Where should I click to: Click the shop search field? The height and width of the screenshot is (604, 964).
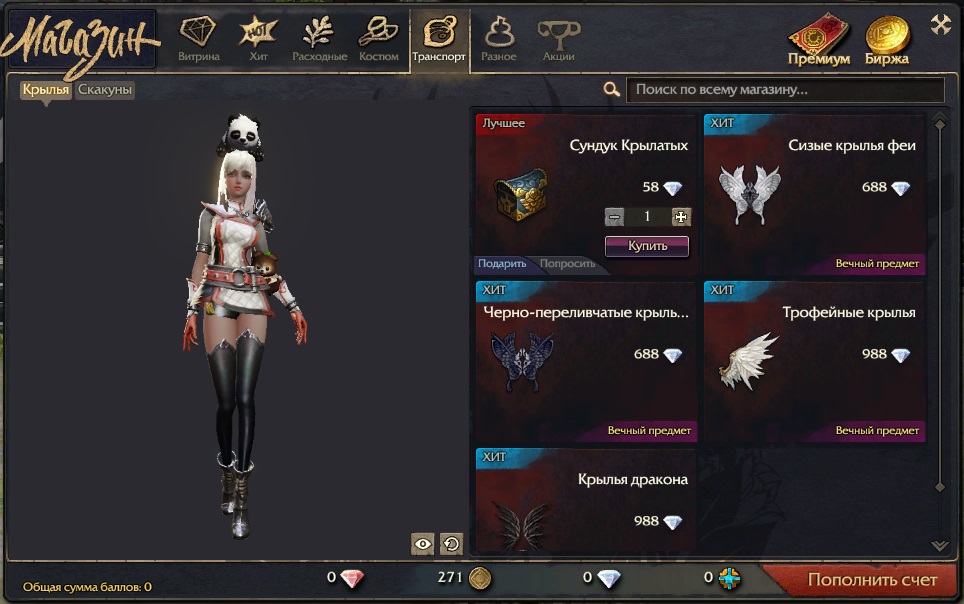click(785, 90)
